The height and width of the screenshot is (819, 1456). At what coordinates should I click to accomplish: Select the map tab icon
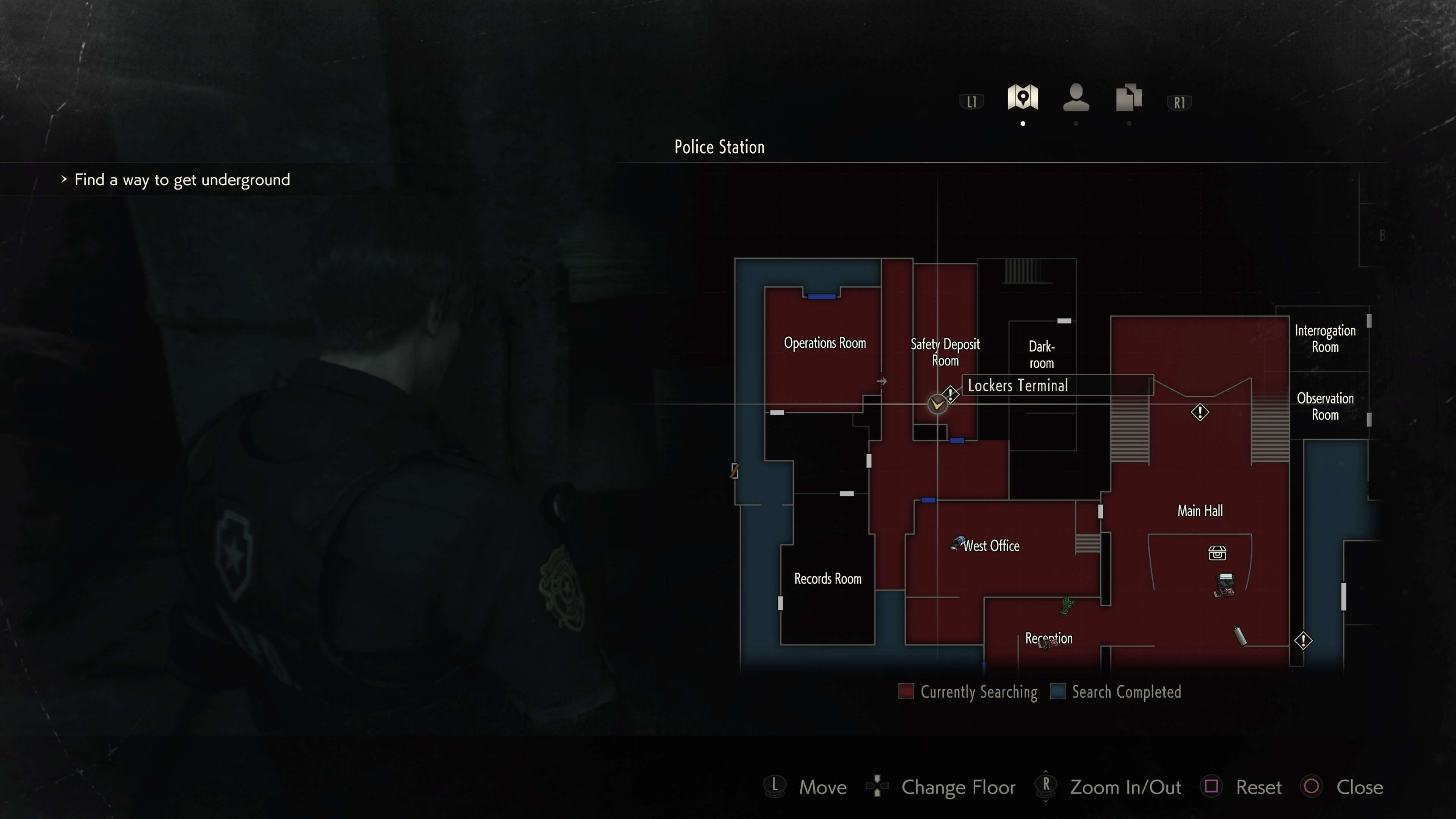[x=1023, y=97]
